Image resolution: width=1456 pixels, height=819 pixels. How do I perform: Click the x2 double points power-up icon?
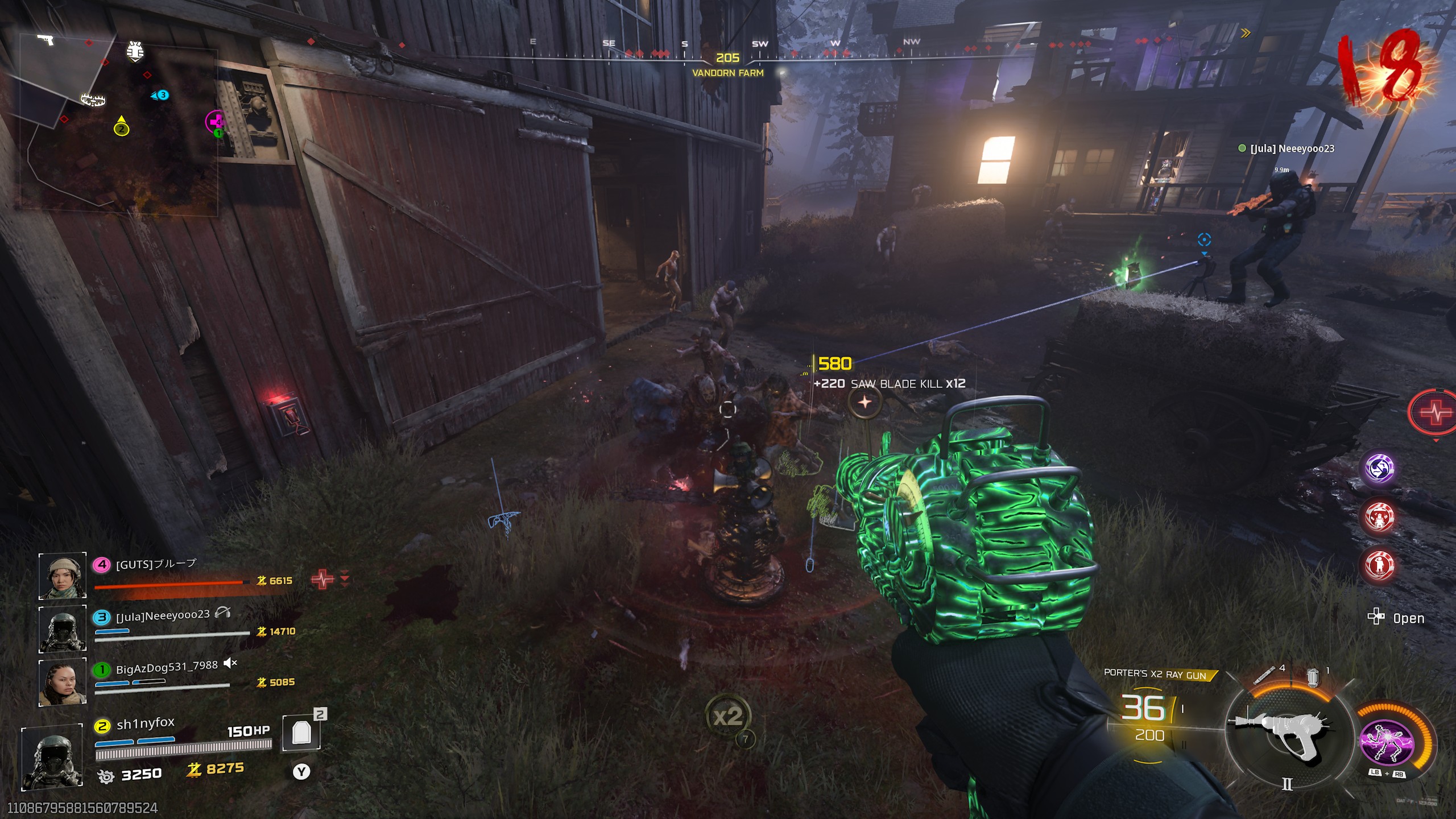pyautogui.click(x=728, y=716)
